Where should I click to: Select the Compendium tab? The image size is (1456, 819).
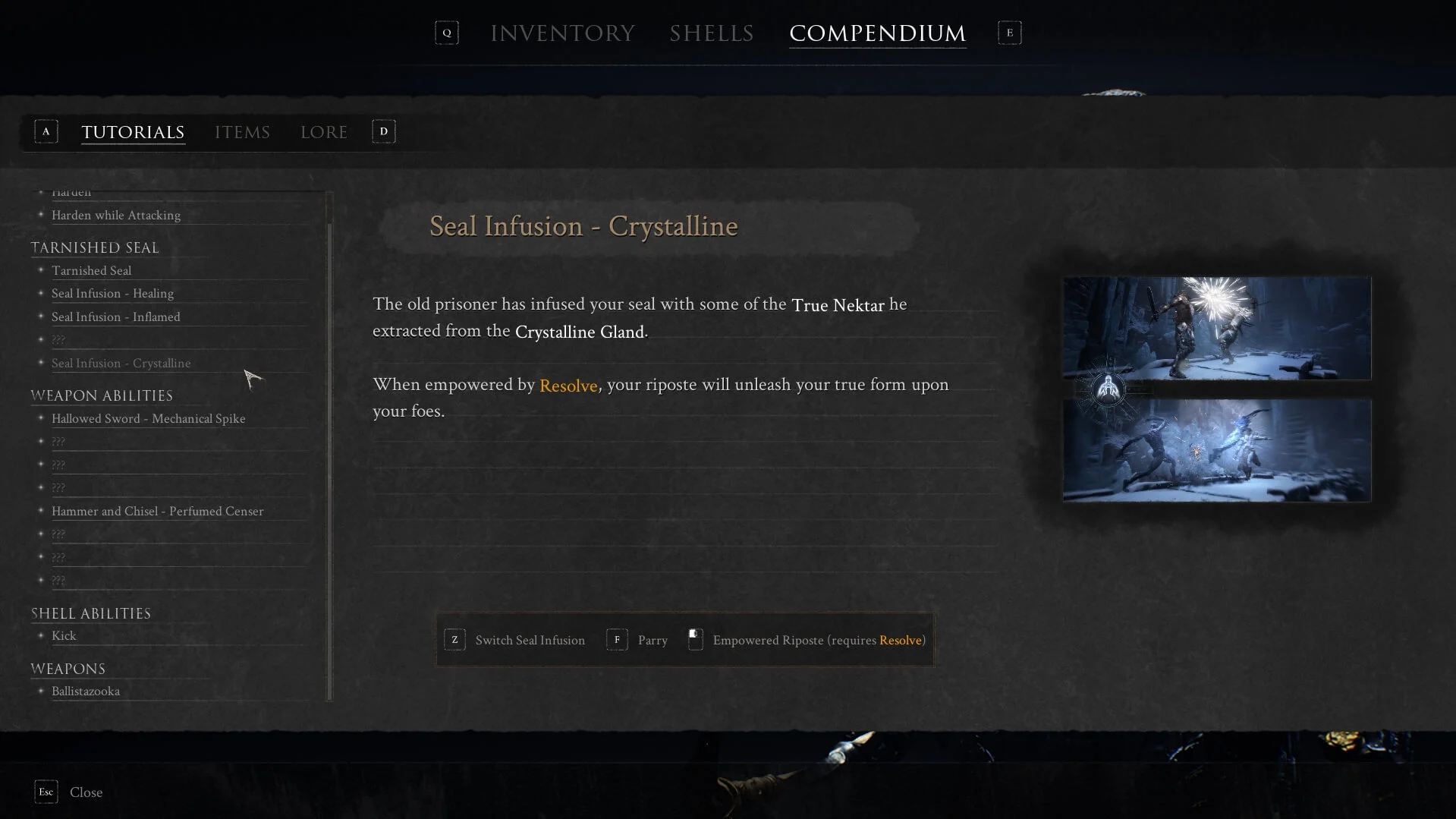click(x=877, y=33)
